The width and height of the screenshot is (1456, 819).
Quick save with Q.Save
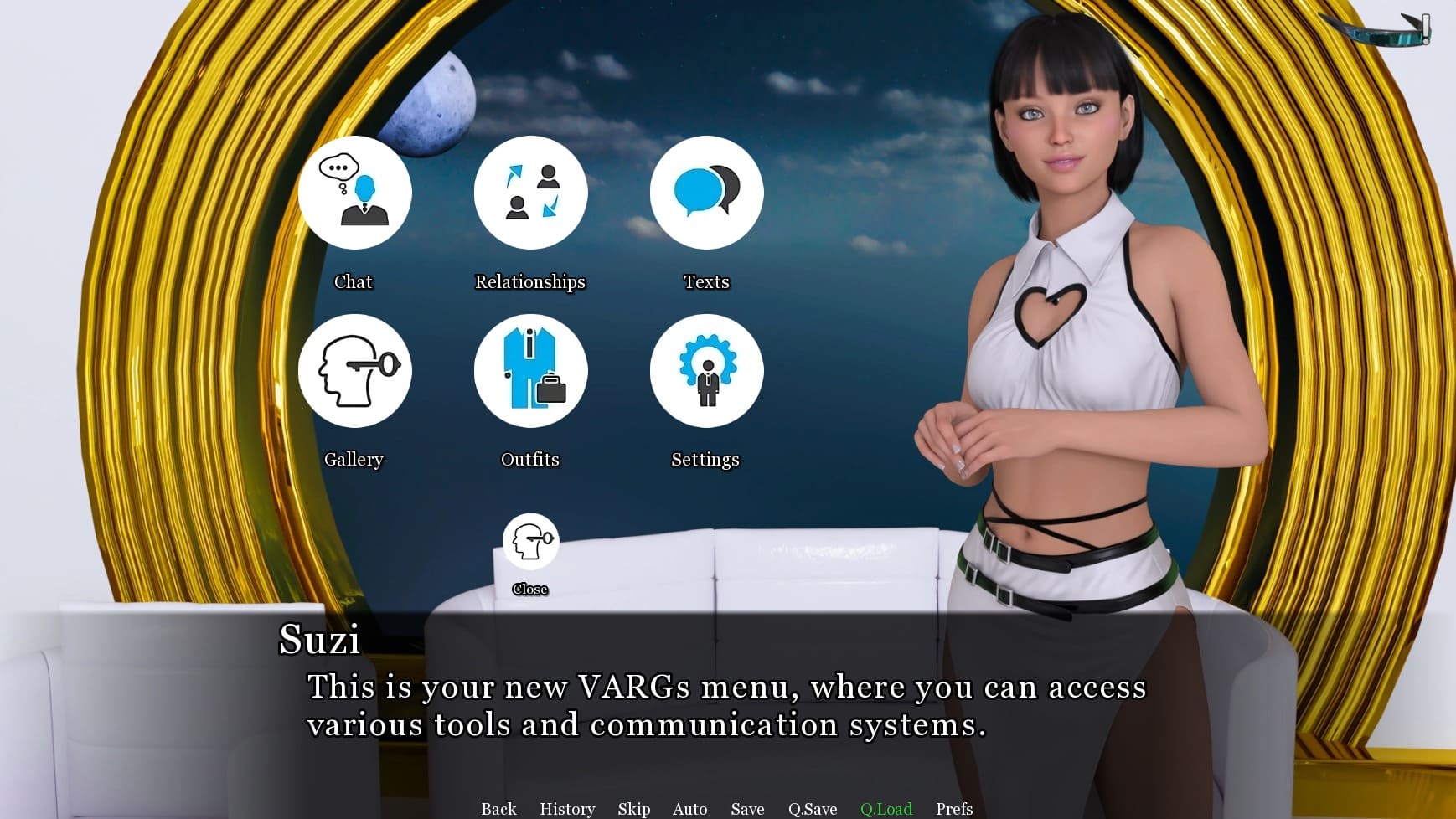813,809
